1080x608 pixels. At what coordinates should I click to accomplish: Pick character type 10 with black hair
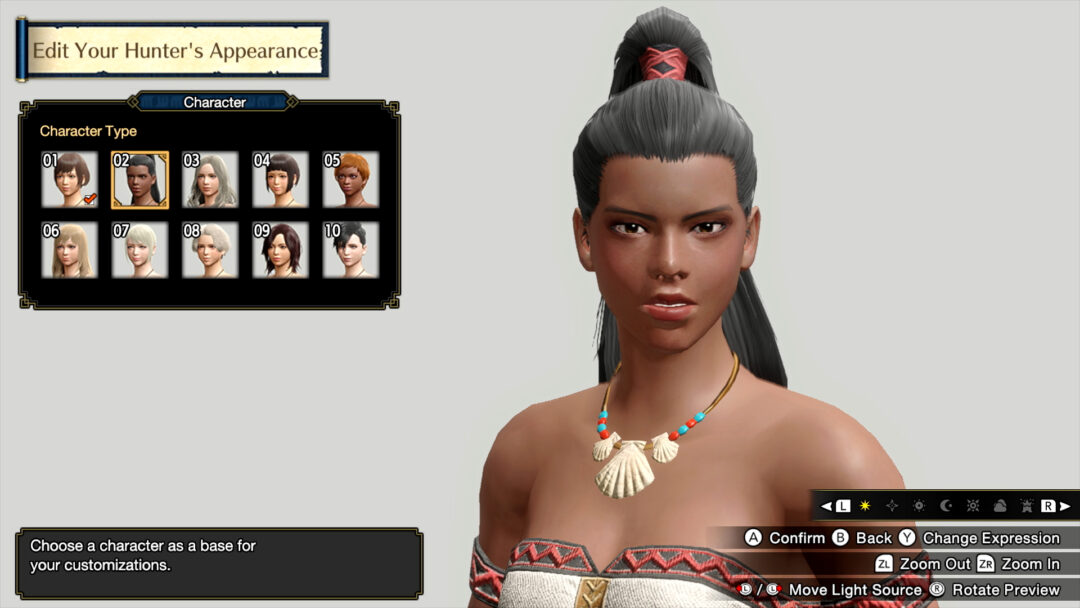click(x=351, y=250)
